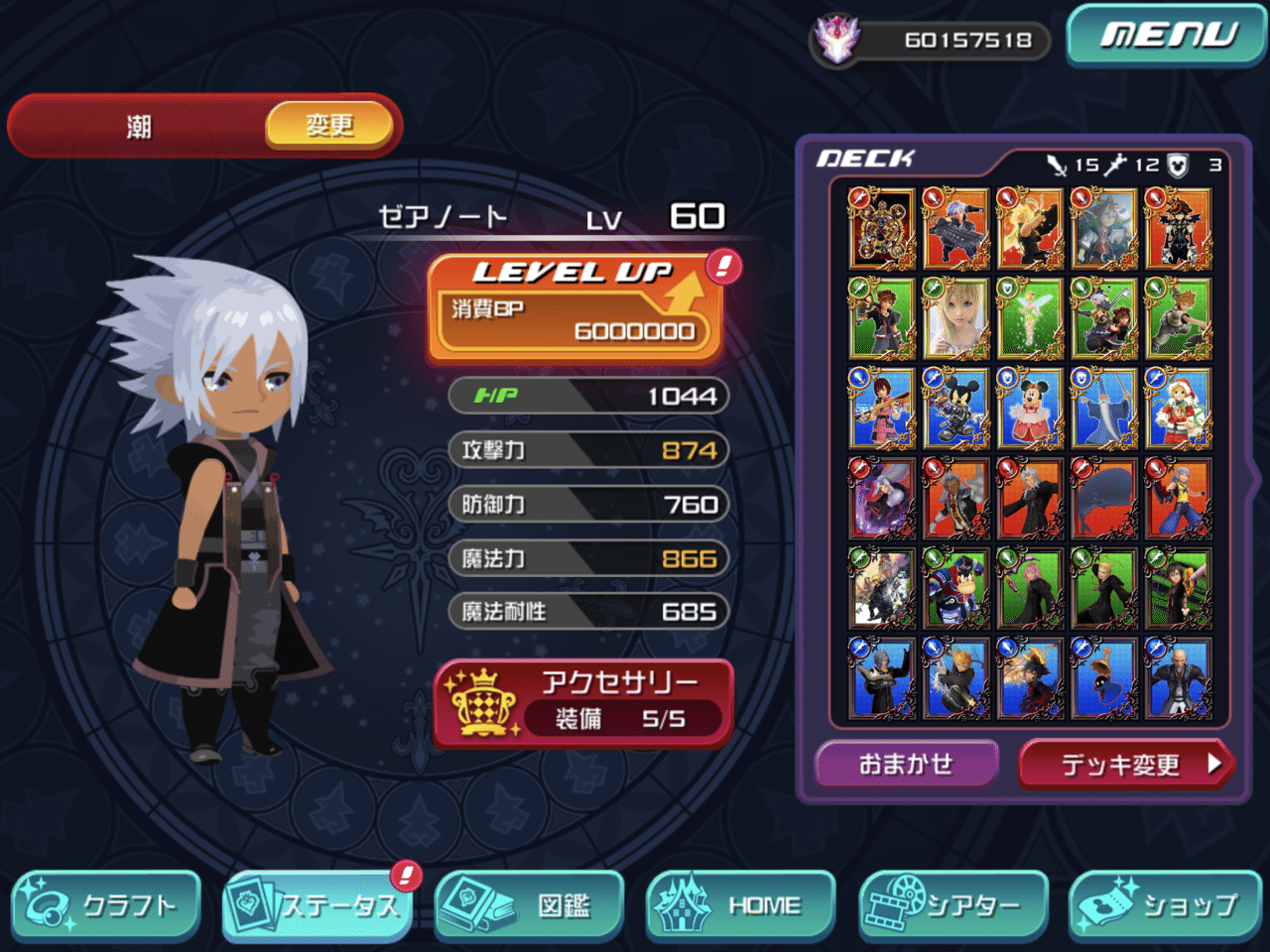Screen dimensions: 1270x952
Task: Choose おまかせ auto deck button
Action: (x=906, y=764)
